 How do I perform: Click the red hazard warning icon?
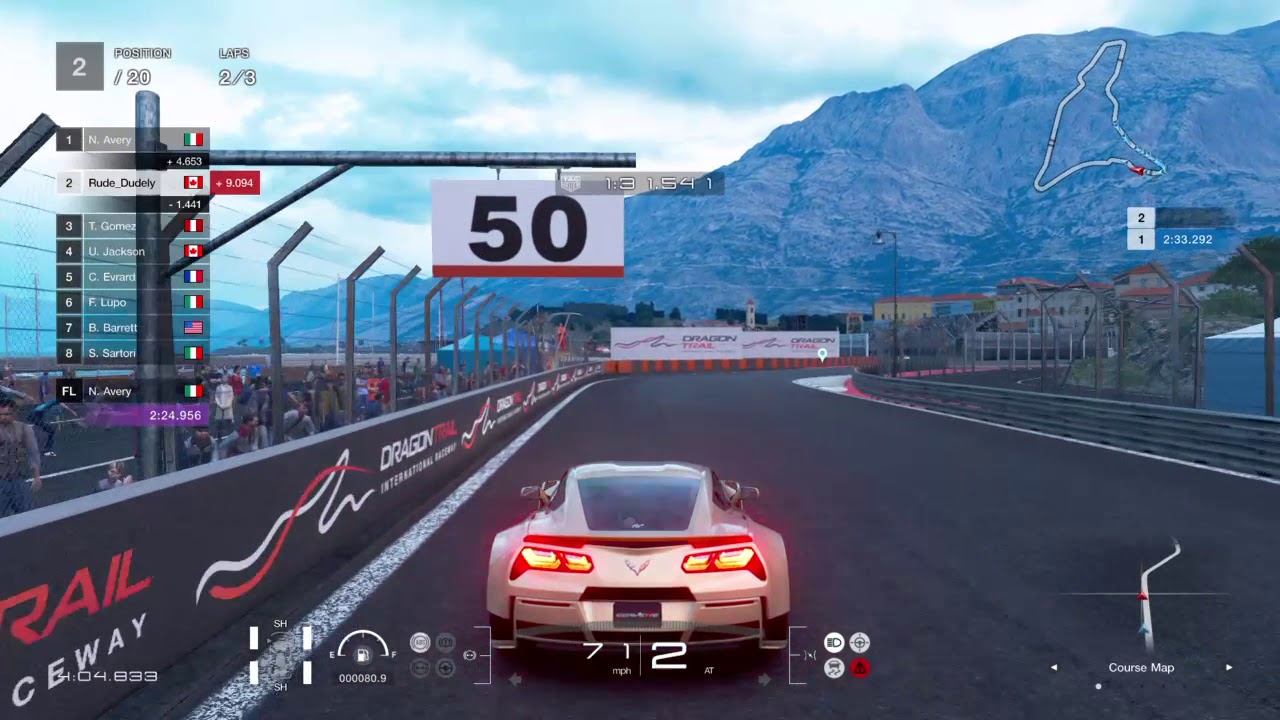coord(860,667)
